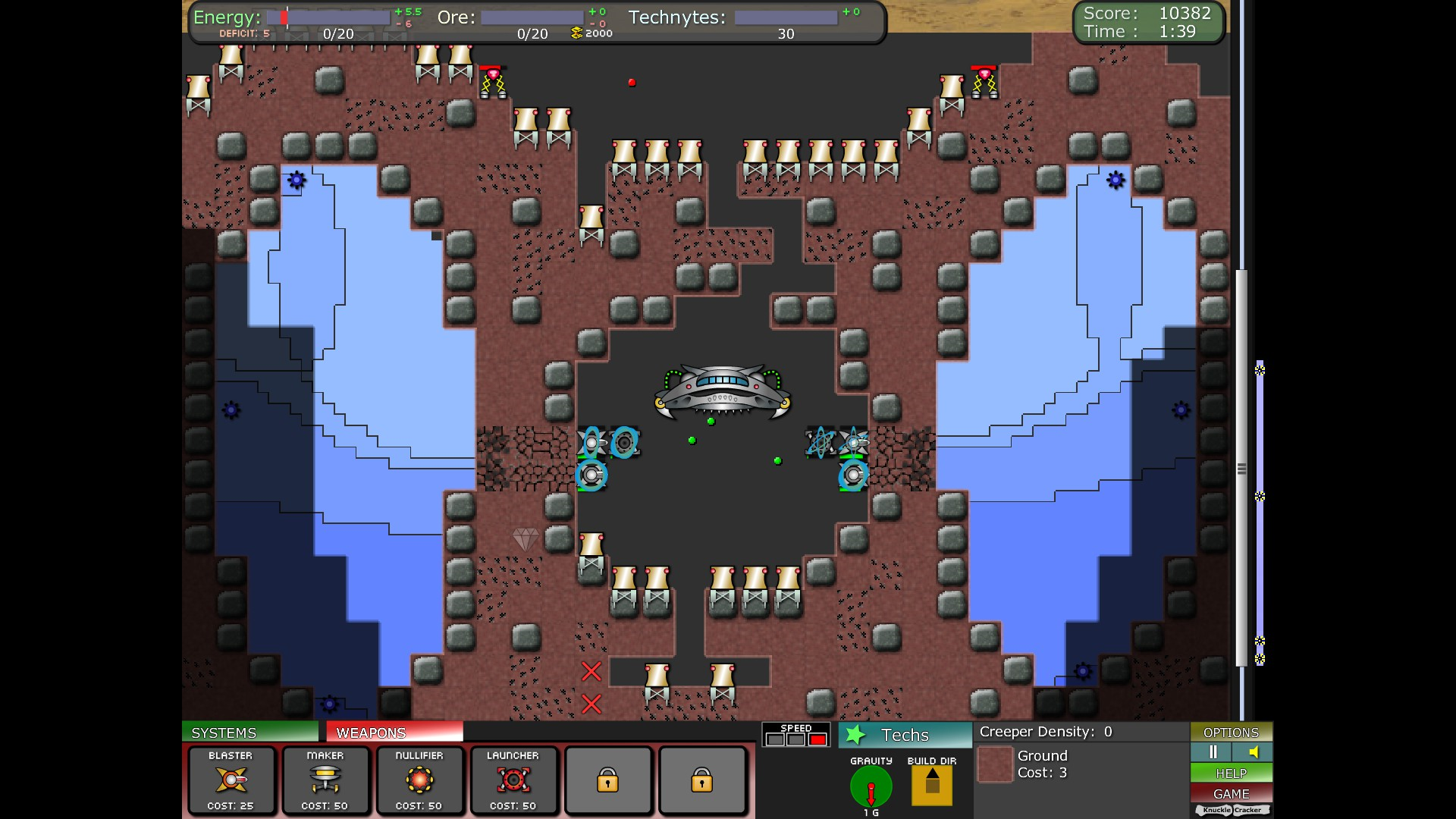Select the Blaster weapon
Screen dimensions: 1456x819
coord(231,780)
